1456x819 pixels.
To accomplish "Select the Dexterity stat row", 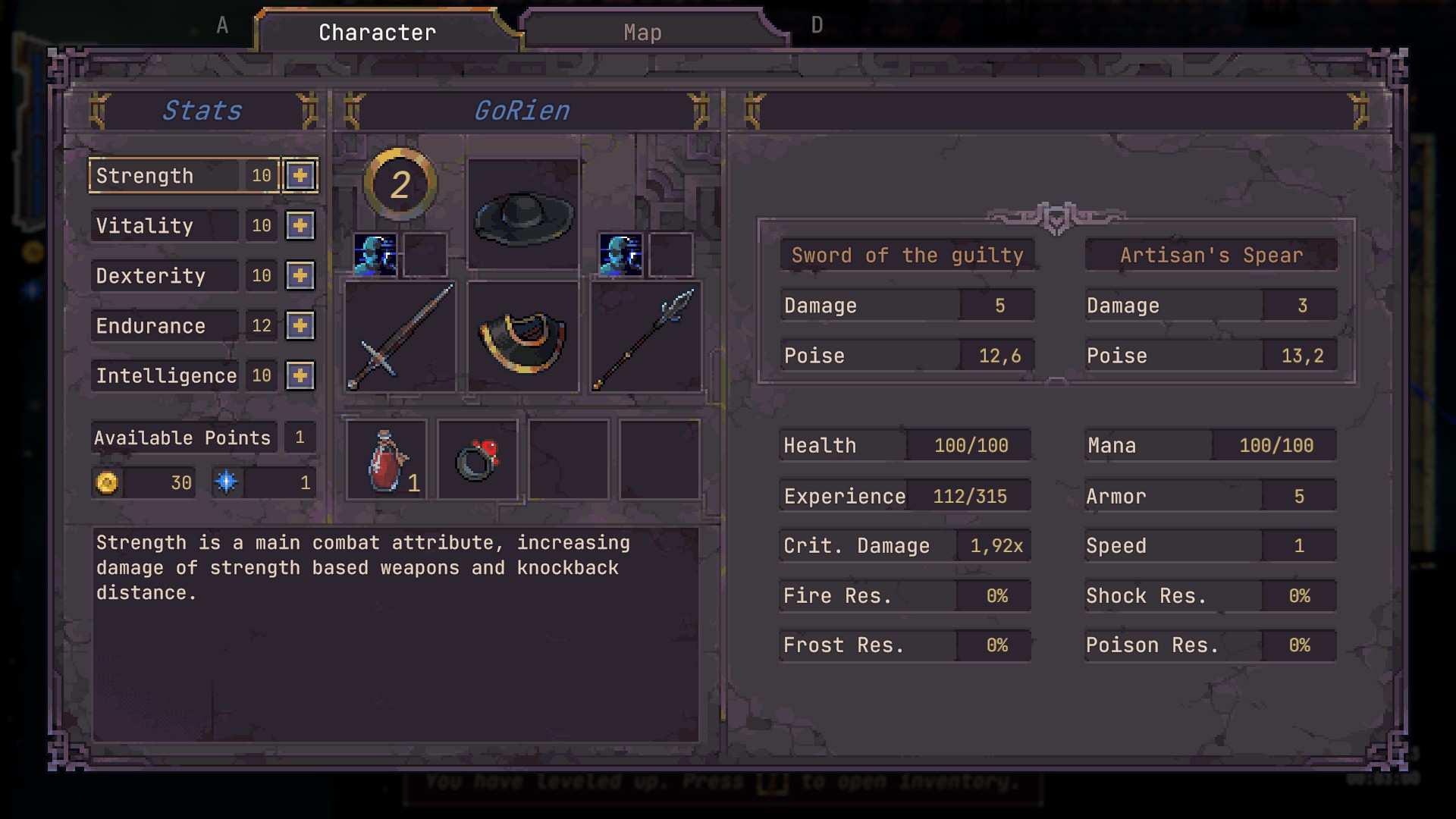I will tap(165, 276).
